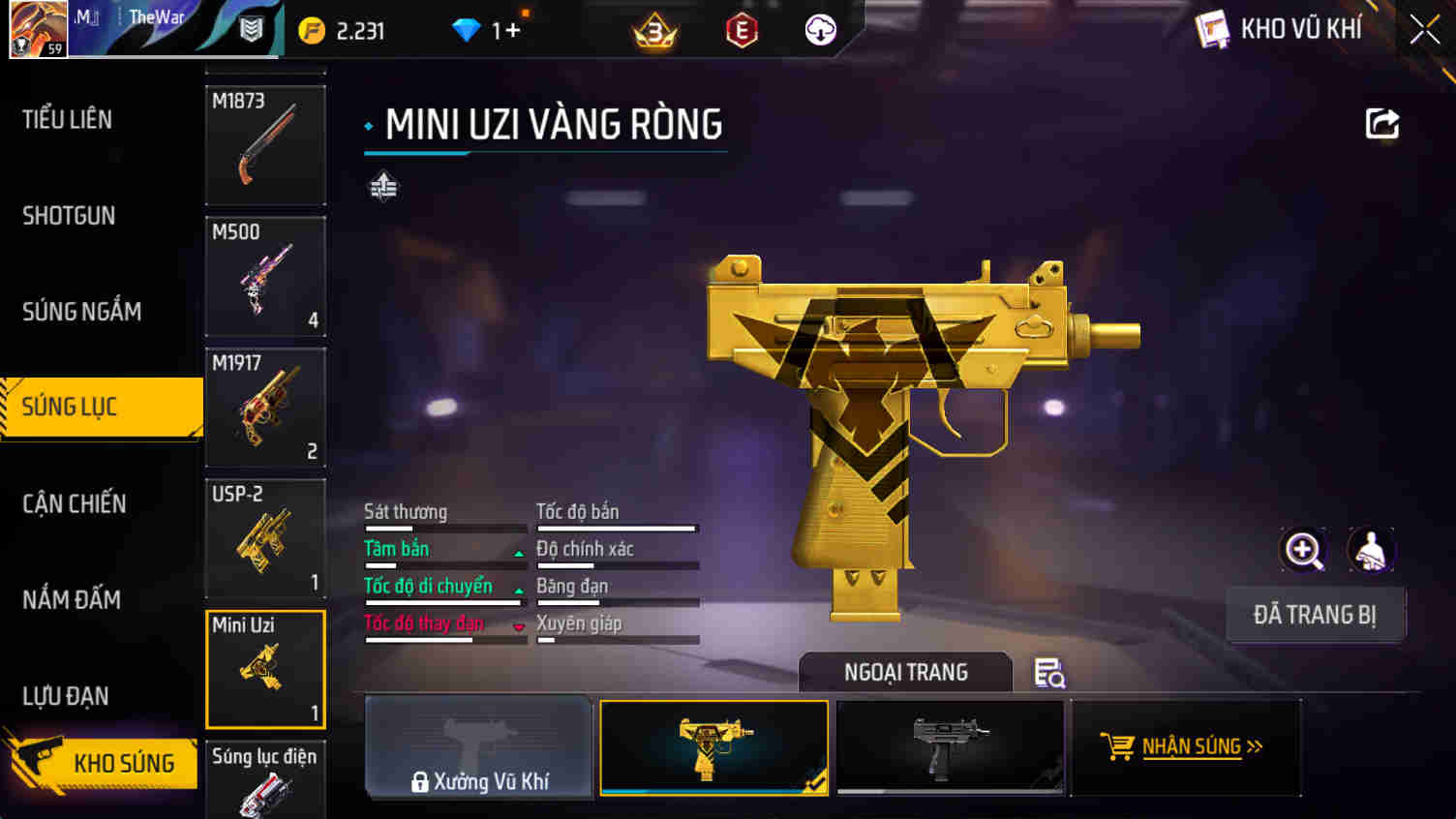The image size is (1456, 819).
Task: Choose the Nắm Đấm category
Action: click(x=72, y=599)
